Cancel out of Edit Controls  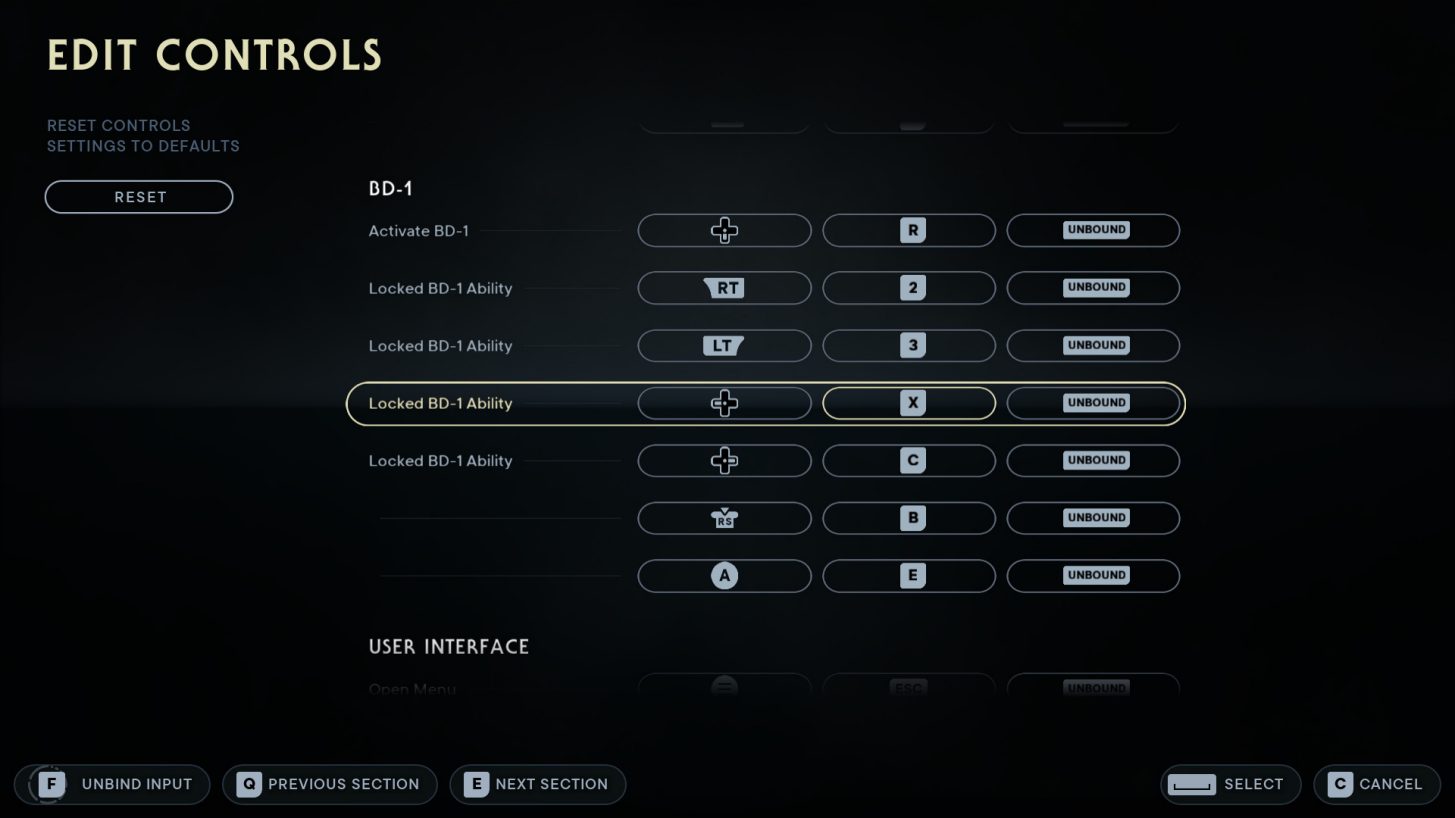[1376, 784]
